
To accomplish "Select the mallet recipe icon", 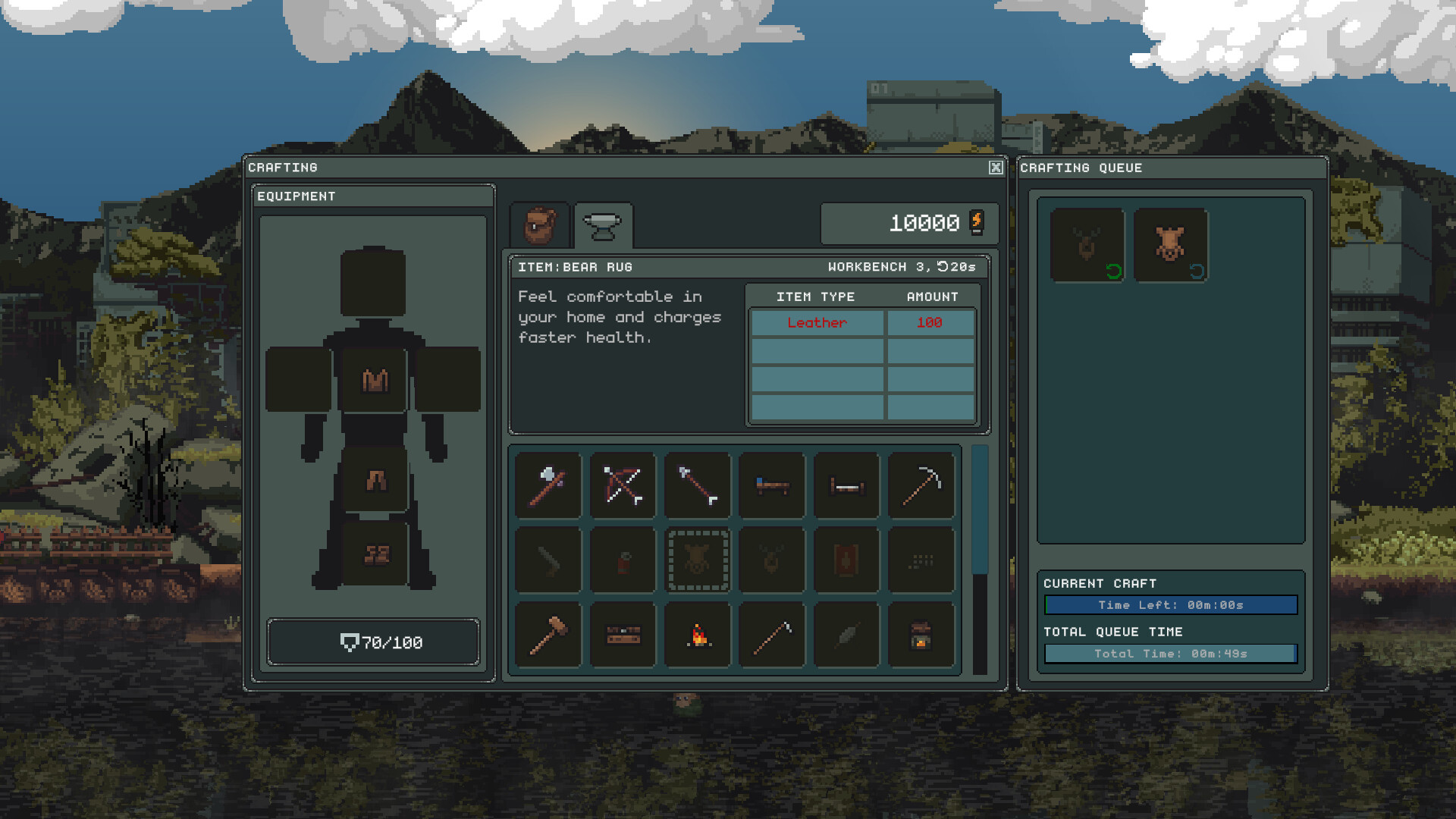I will click(548, 635).
